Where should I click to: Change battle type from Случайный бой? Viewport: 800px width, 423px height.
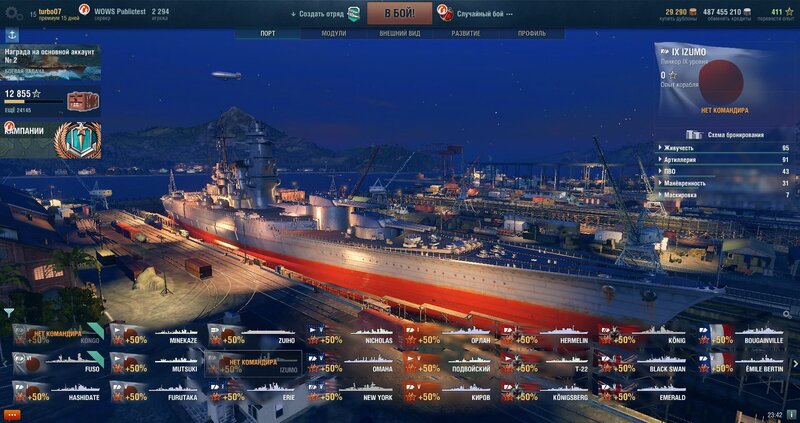[x=483, y=14]
